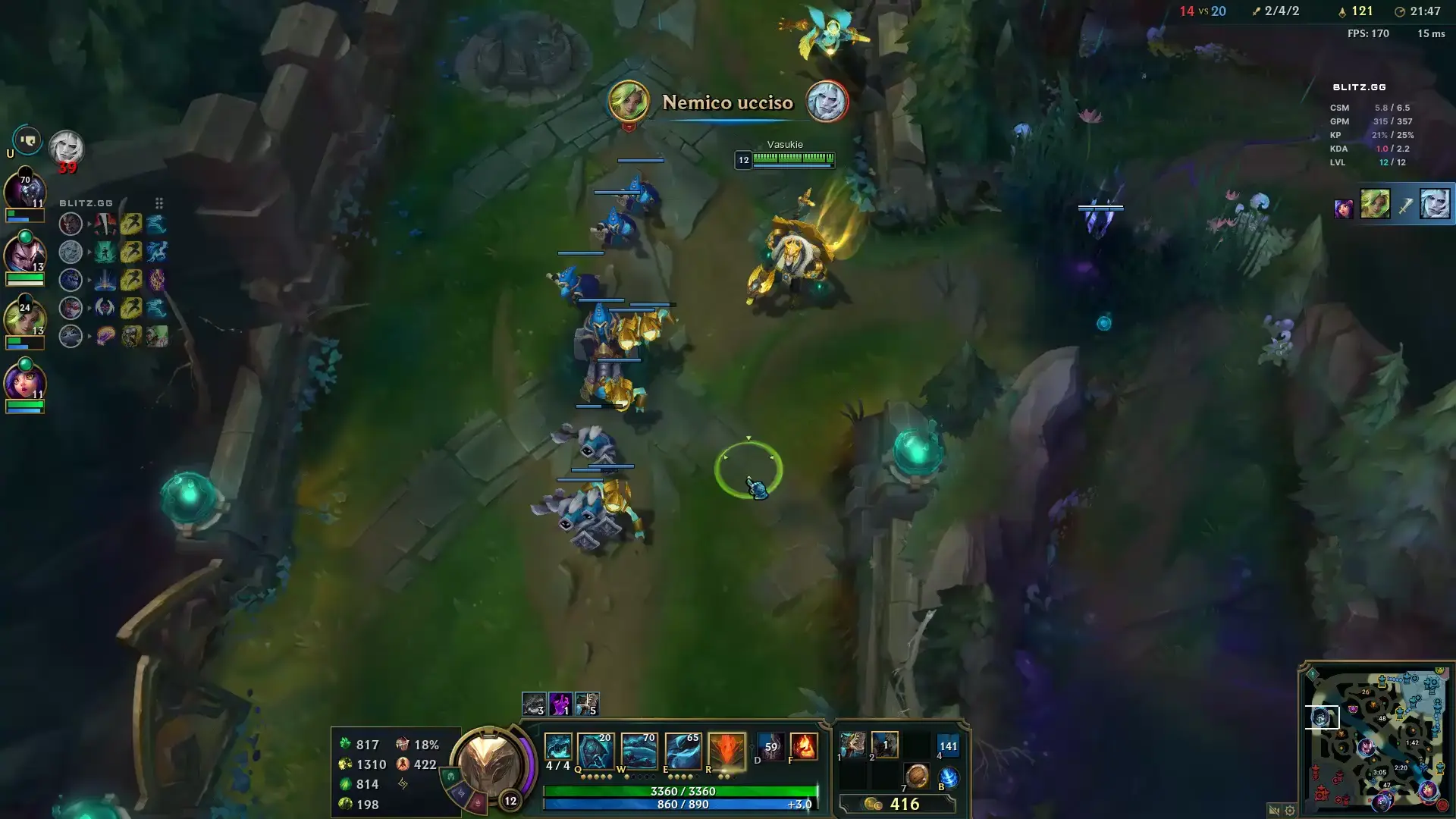Open the settings gear beside the minimap
1456x819 pixels.
pos(1290,810)
